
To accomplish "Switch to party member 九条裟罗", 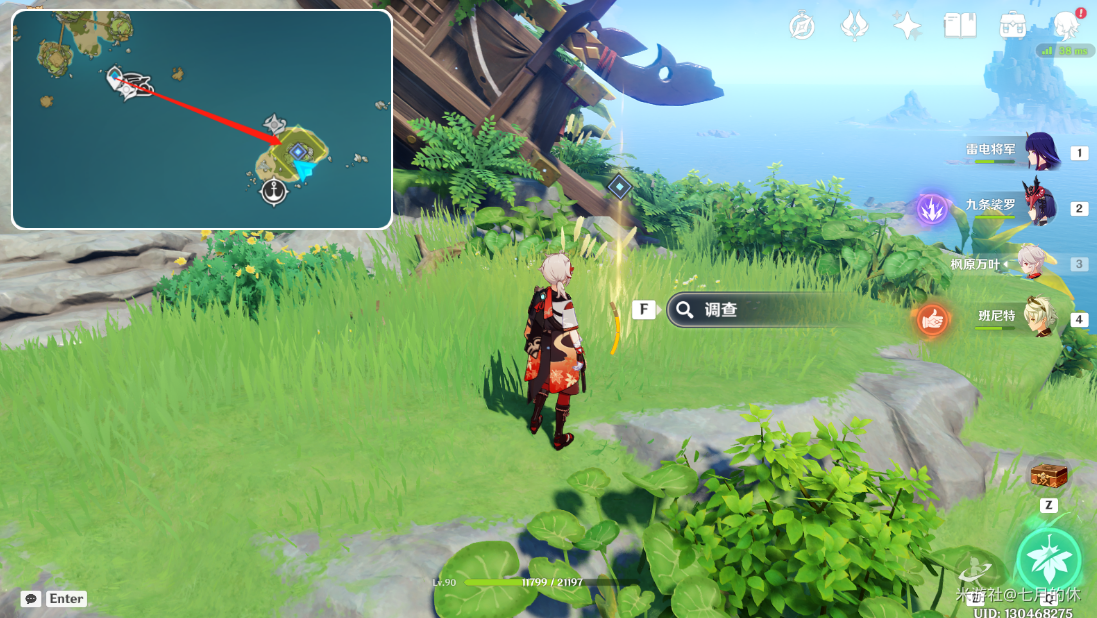I will pos(1039,208).
